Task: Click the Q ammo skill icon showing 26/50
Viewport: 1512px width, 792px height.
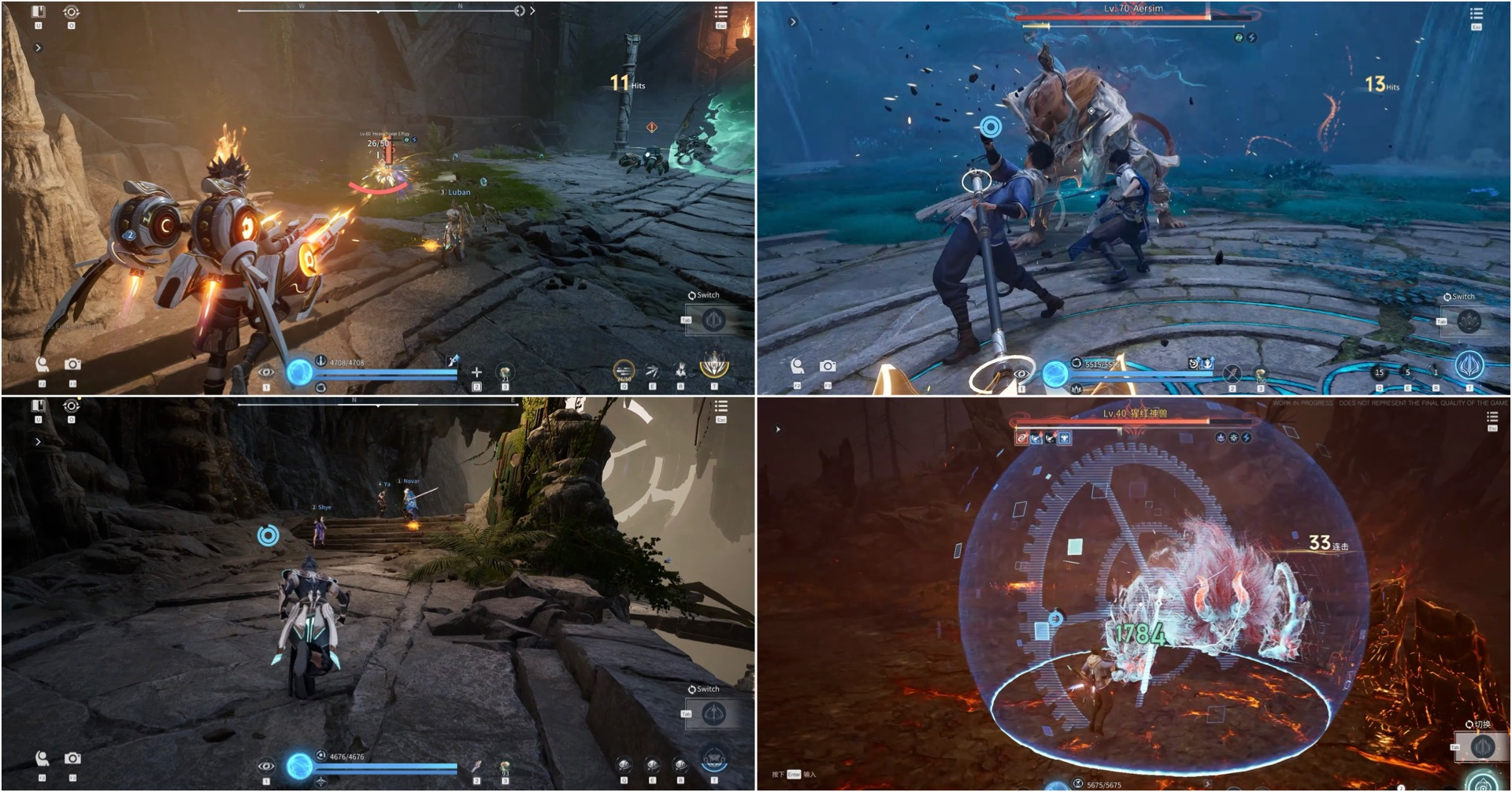Action: point(623,368)
